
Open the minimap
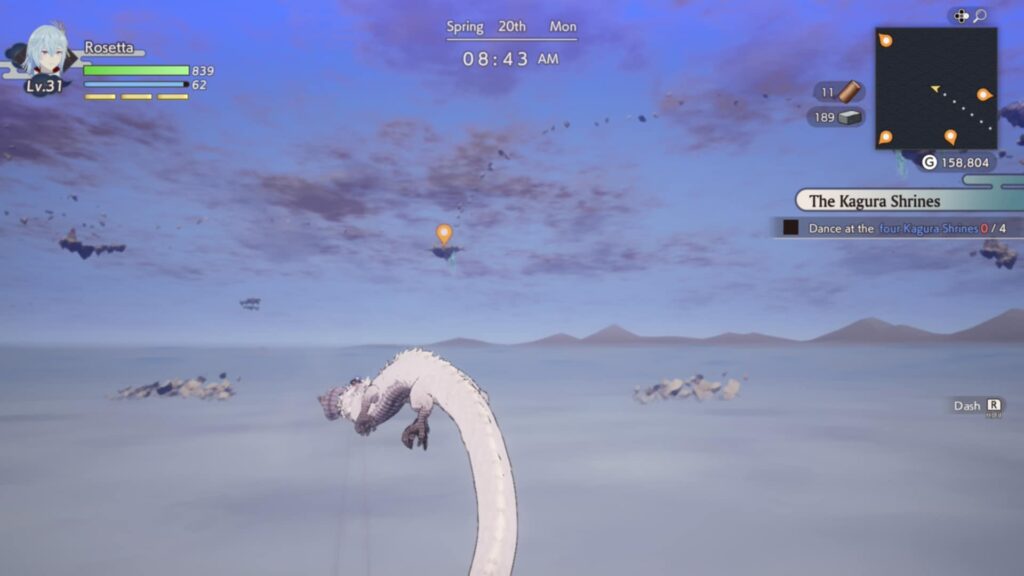pyautogui.click(x=936, y=88)
